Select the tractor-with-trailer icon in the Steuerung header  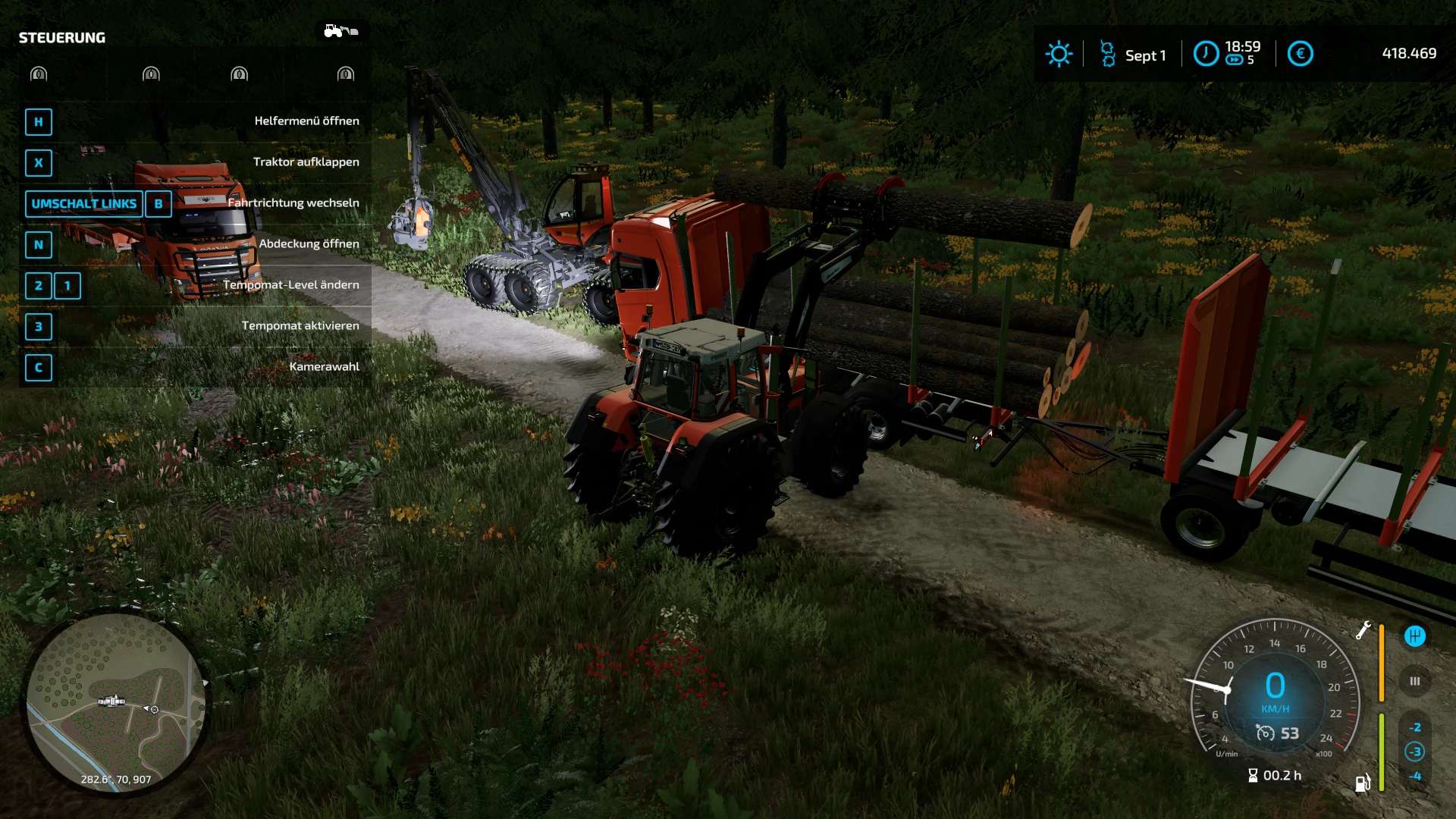tap(340, 31)
